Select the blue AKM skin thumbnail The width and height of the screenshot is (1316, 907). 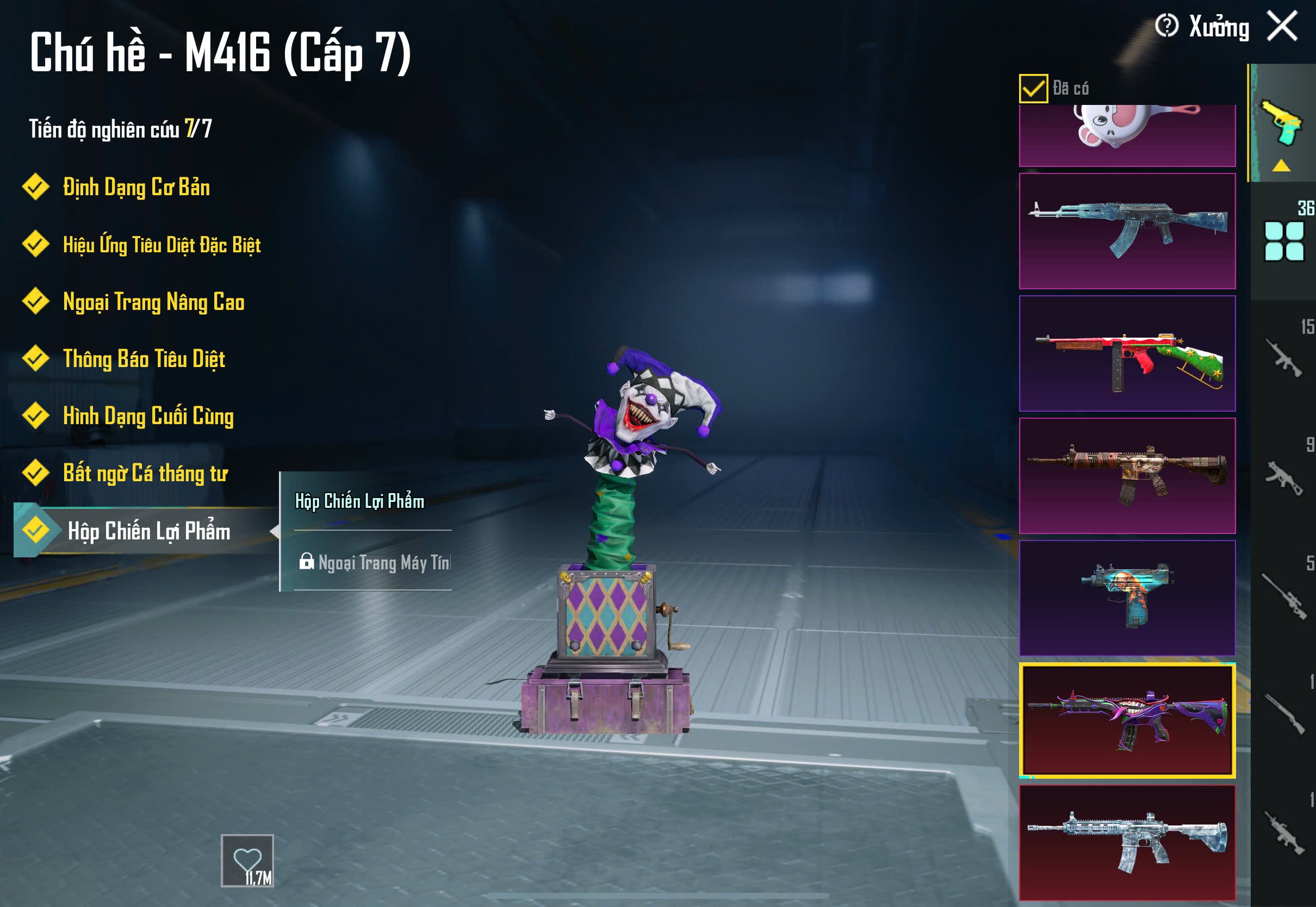point(1127,231)
